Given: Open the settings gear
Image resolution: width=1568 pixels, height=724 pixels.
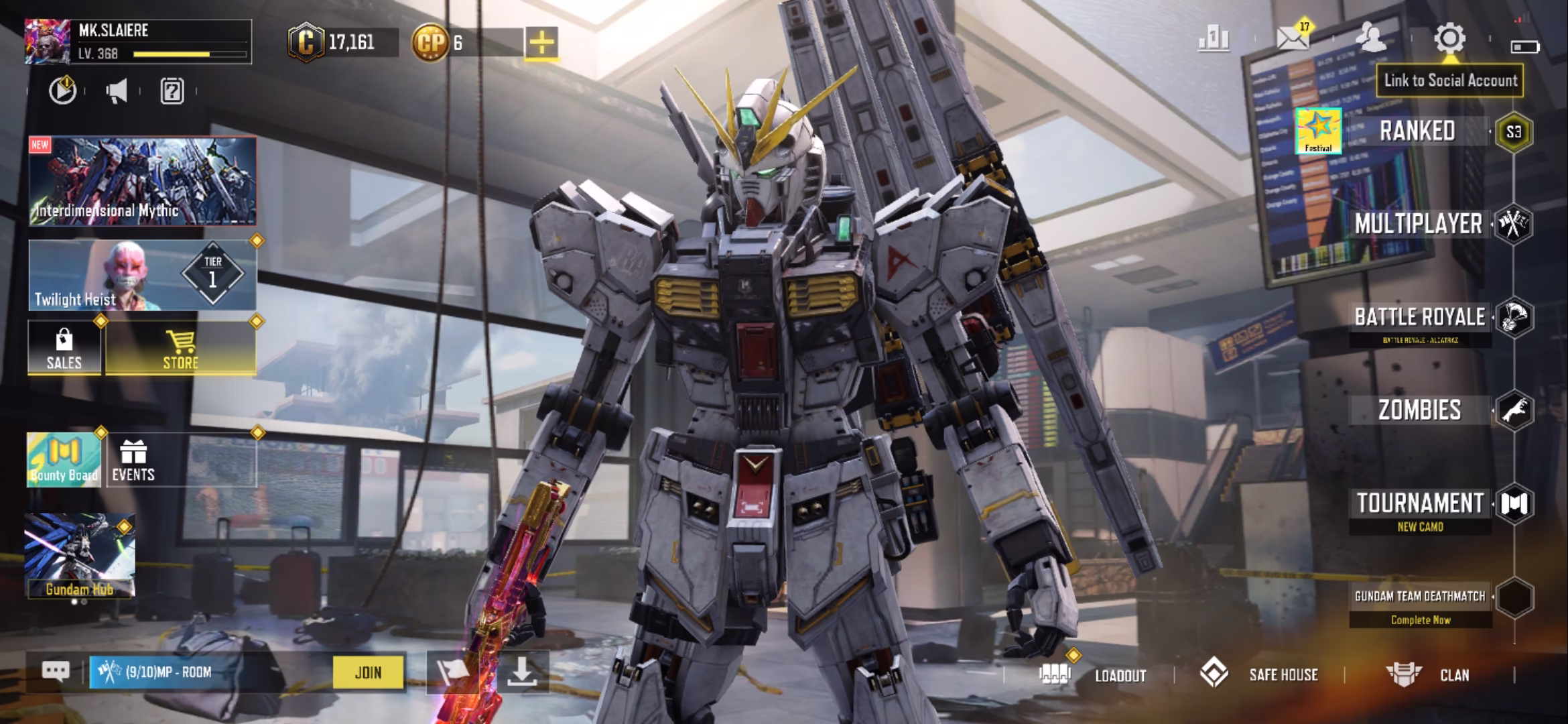Looking at the screenshot, I should pyautogui.click(x=1449, y=39).
